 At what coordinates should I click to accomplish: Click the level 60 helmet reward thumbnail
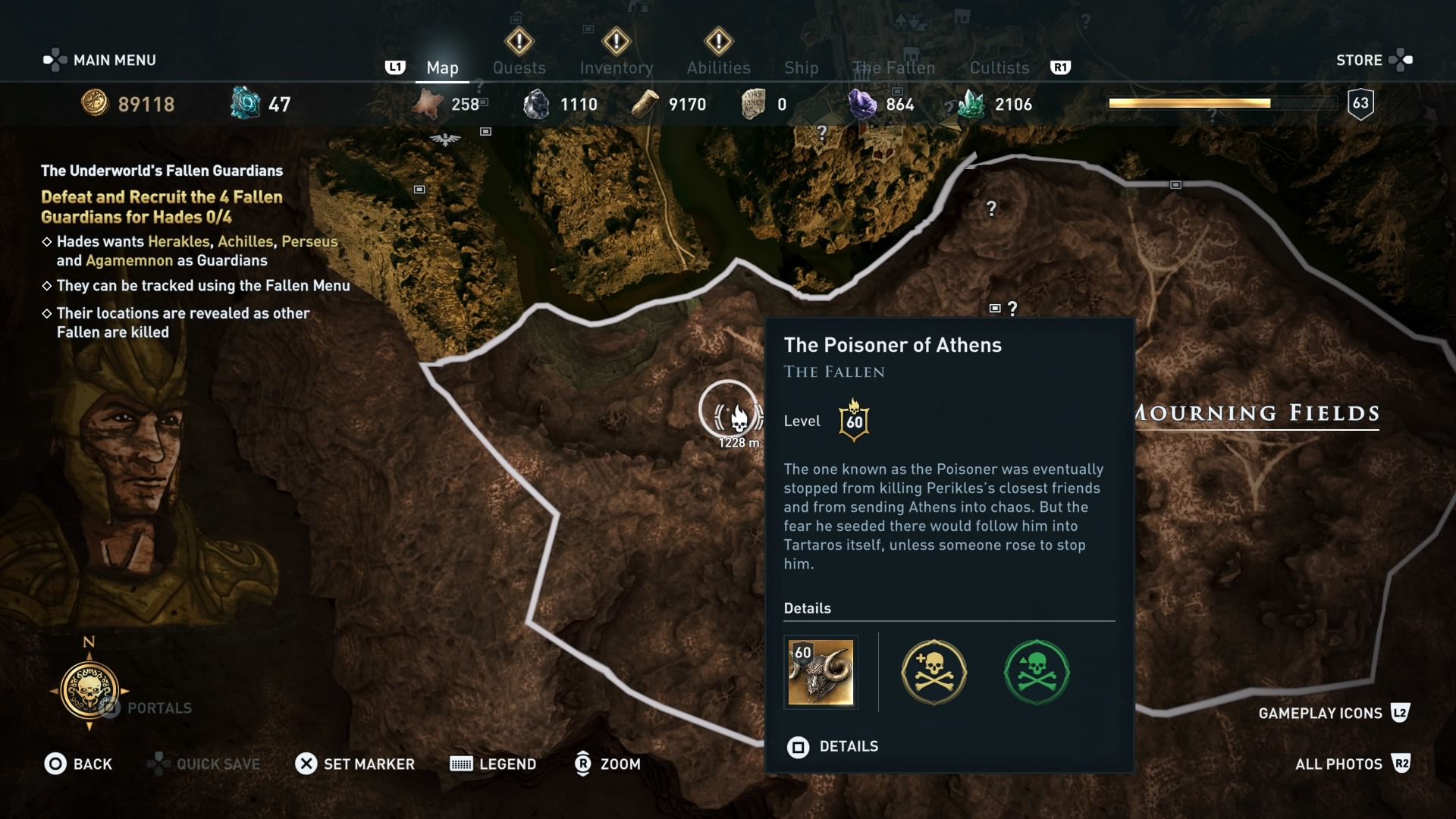[821, 673]
